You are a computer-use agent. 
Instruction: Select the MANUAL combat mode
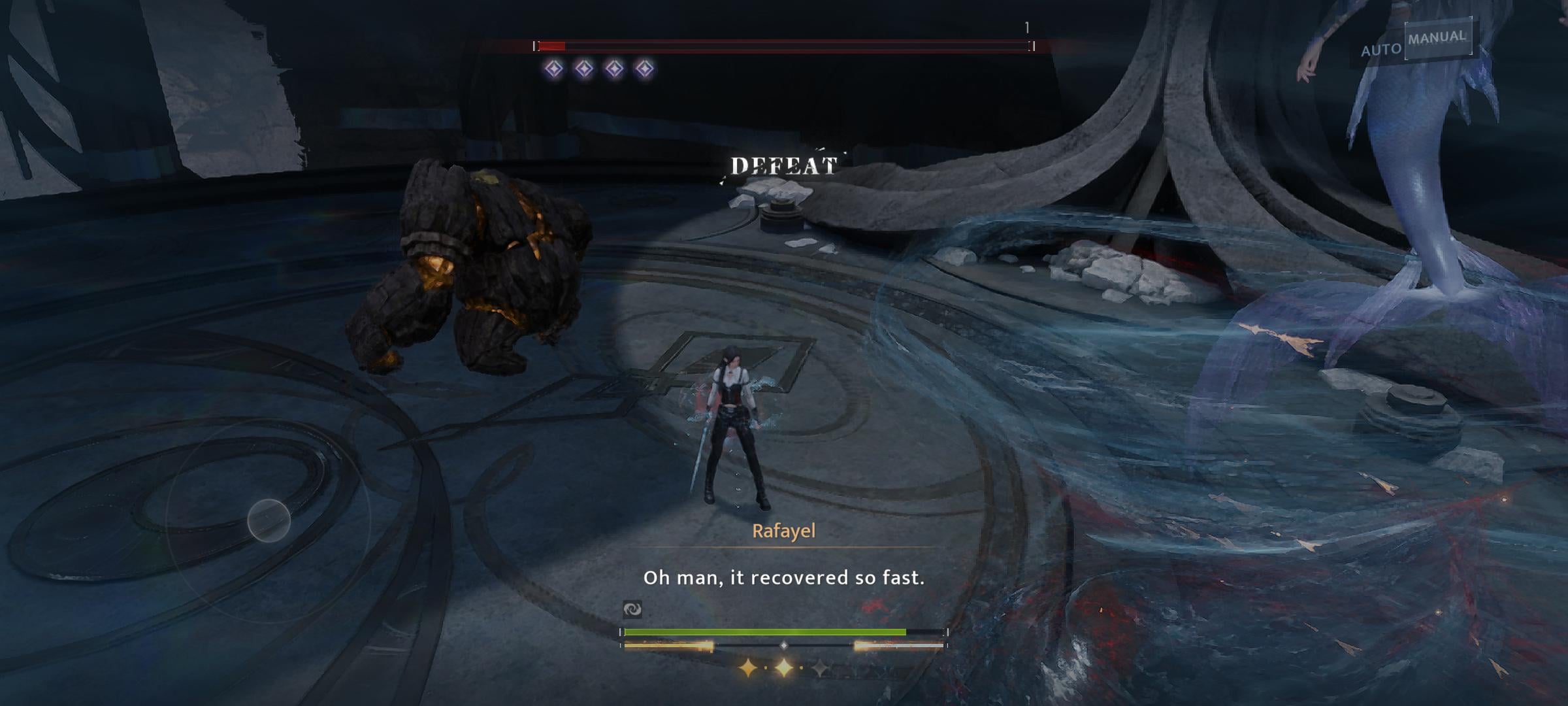pos(1437,39)
